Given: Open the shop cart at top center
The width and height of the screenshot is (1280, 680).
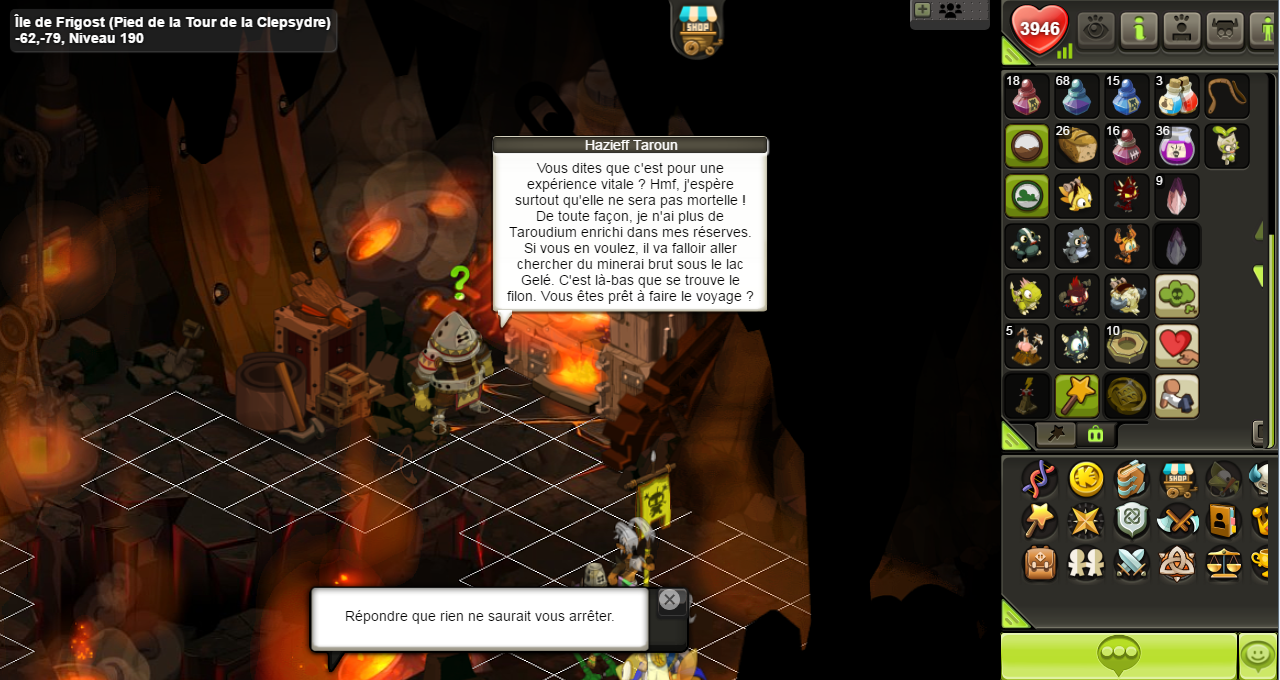Looking at the screenshot, I should (697, 28).
